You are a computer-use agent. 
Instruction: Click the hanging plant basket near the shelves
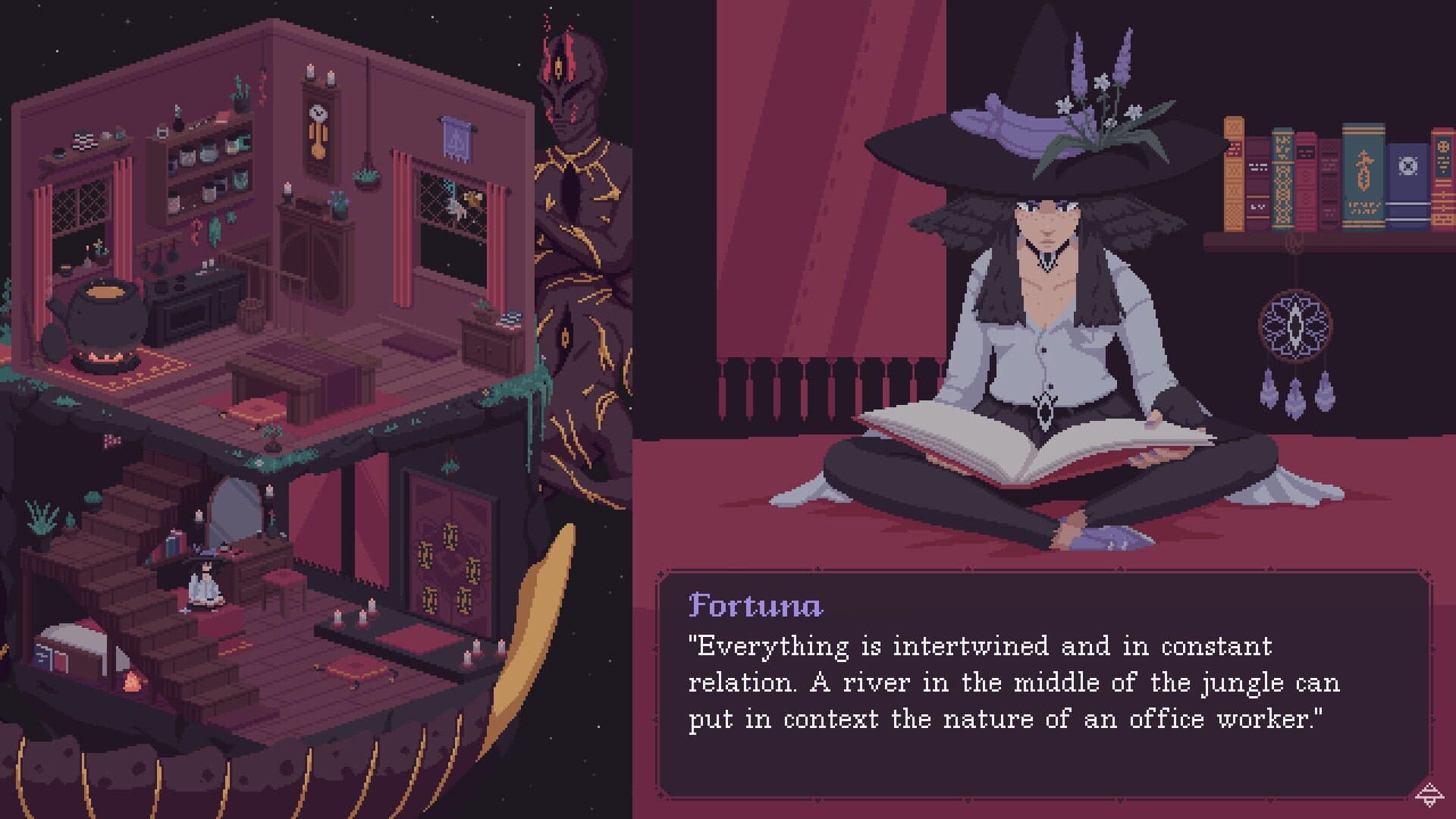click(x=366, y=180)
